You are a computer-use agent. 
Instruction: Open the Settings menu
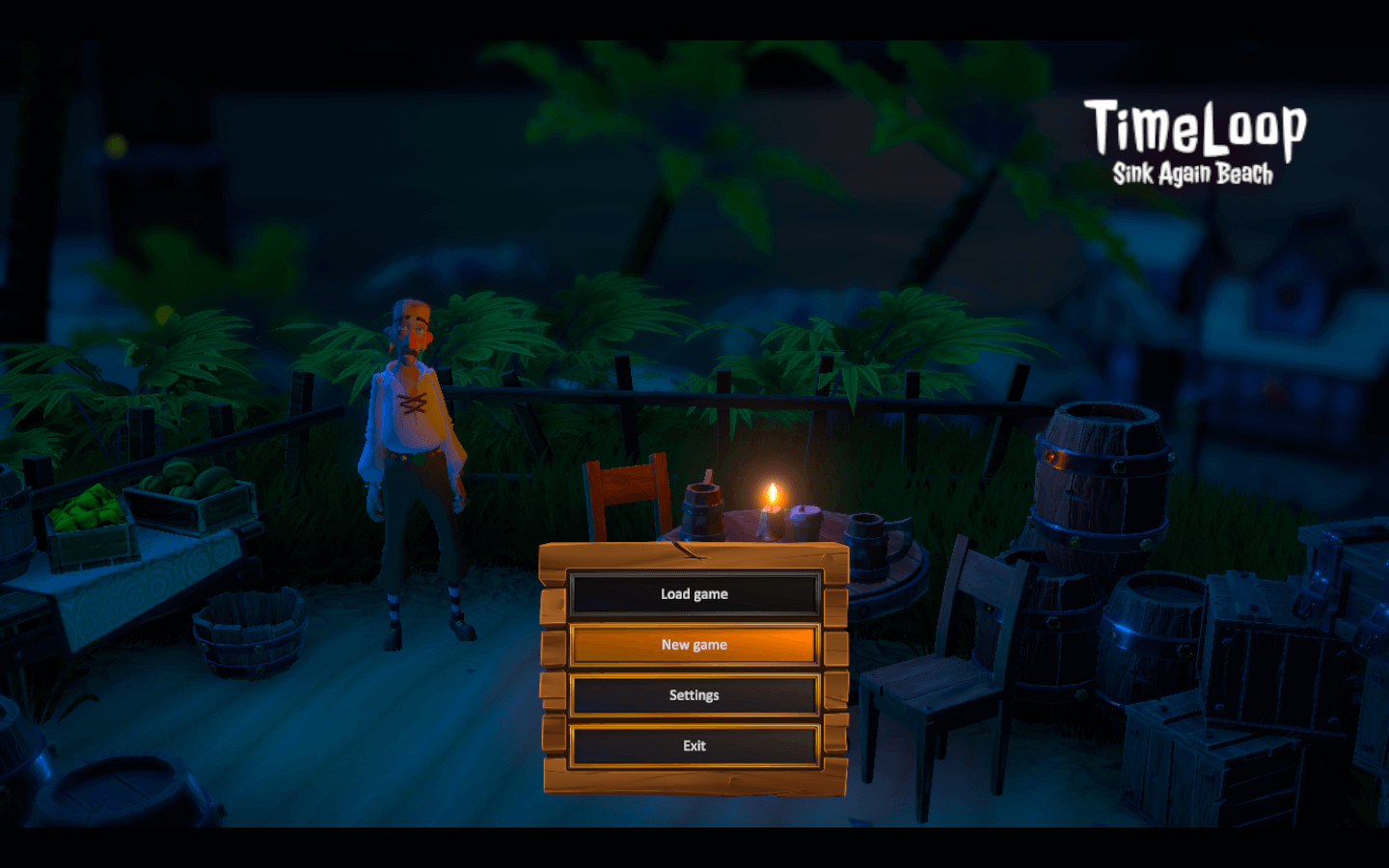pyautogui.click(x=694, y=695)
